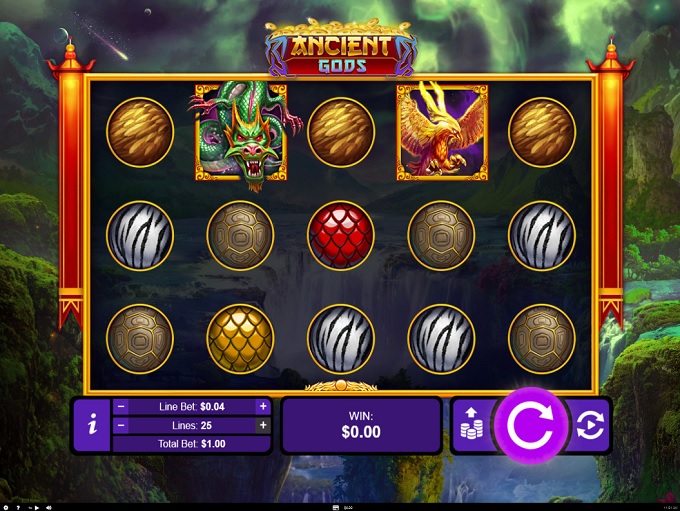The width and height of the screenshot is (680, 511).
Task: Decrease the Line Bet amount
Action: 121,407
